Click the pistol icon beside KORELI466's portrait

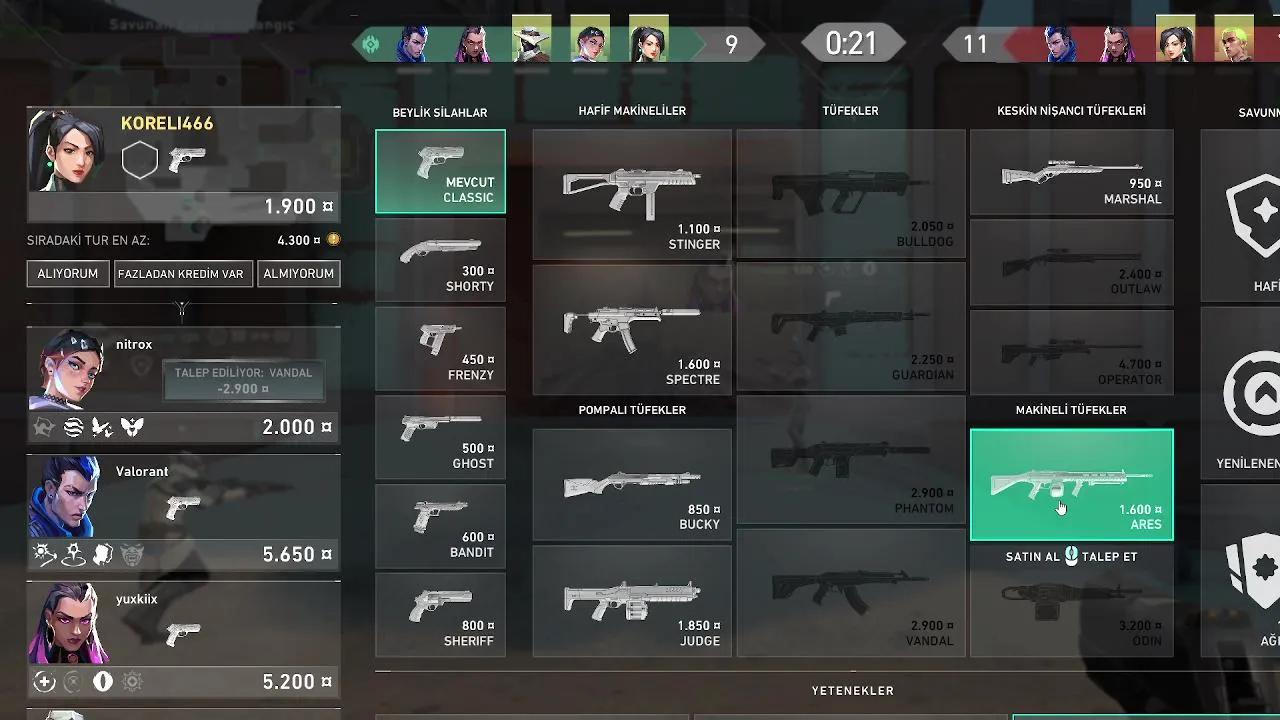pos(188,158)
